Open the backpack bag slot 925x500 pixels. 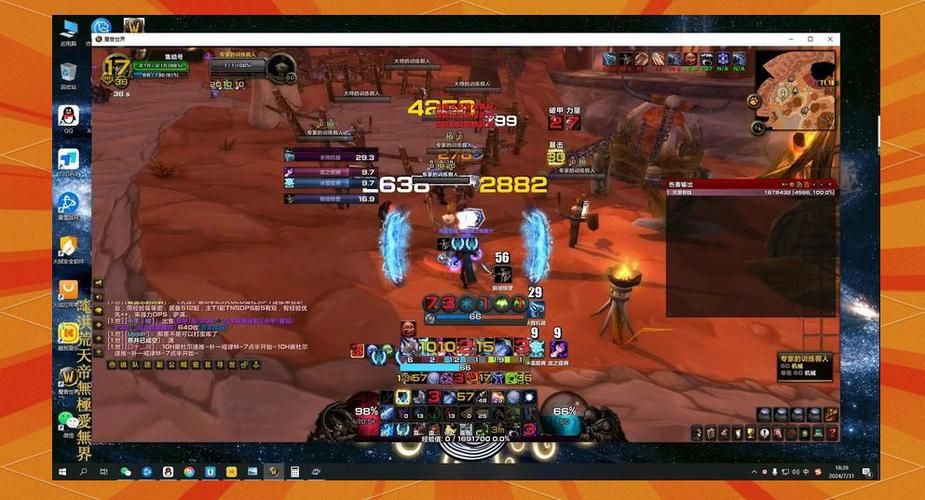831,432
